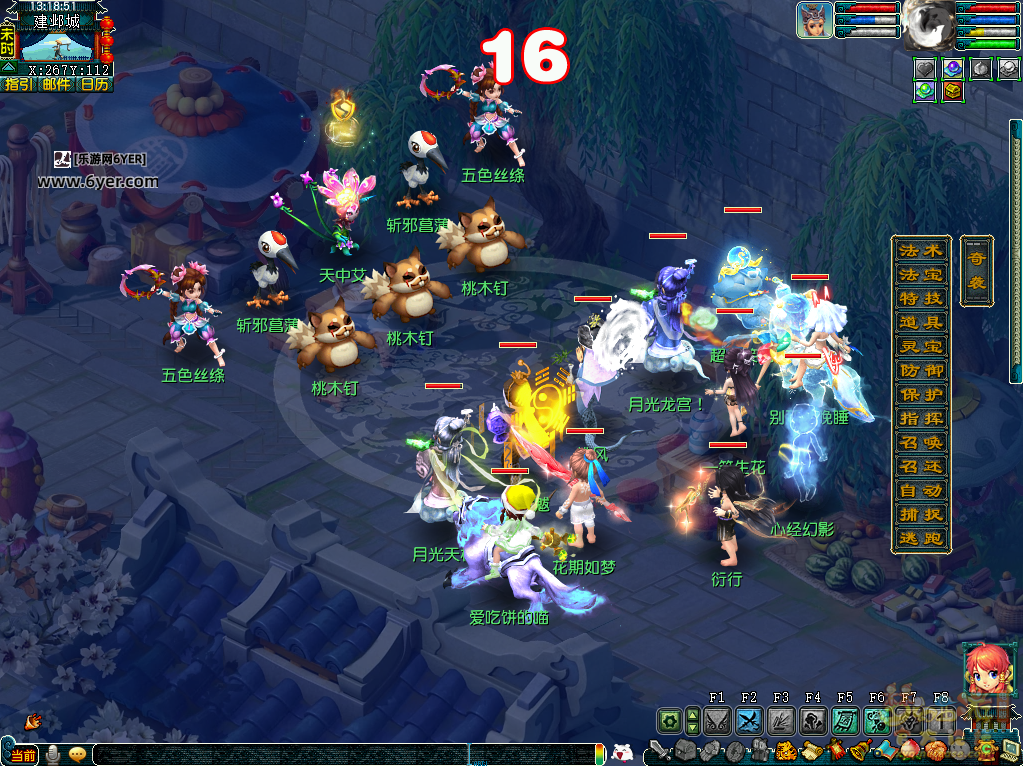
Task: Open the 道具 items command
Action: point(921,322)
